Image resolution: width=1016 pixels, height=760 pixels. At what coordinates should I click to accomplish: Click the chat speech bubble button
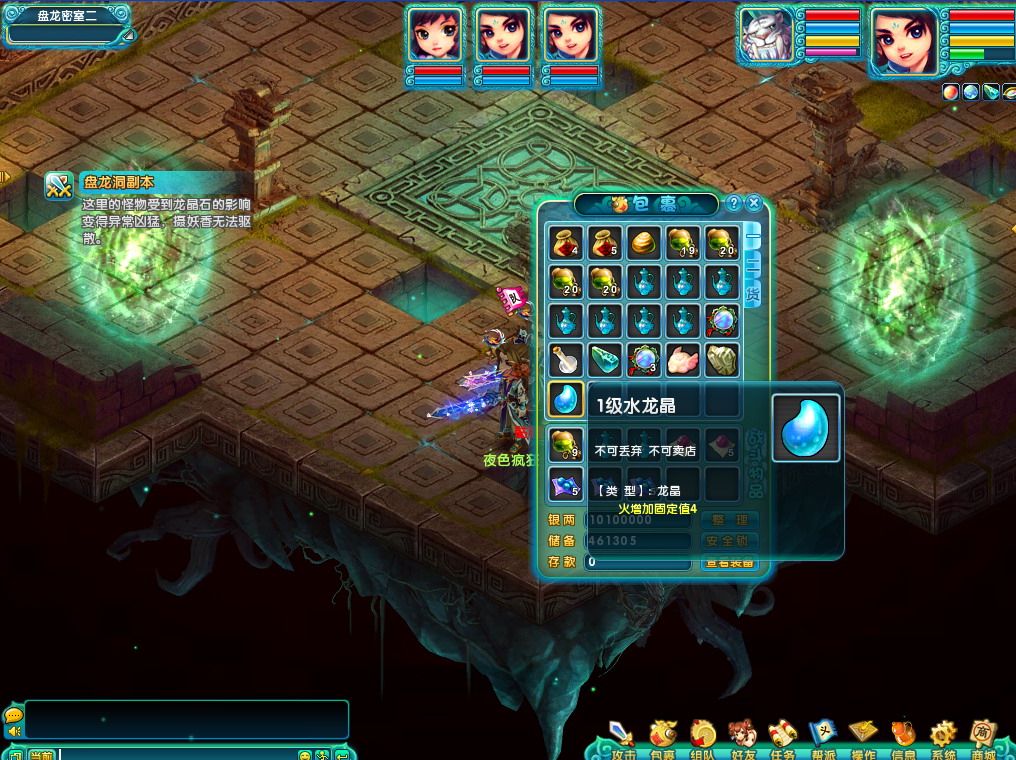point(13,716)
